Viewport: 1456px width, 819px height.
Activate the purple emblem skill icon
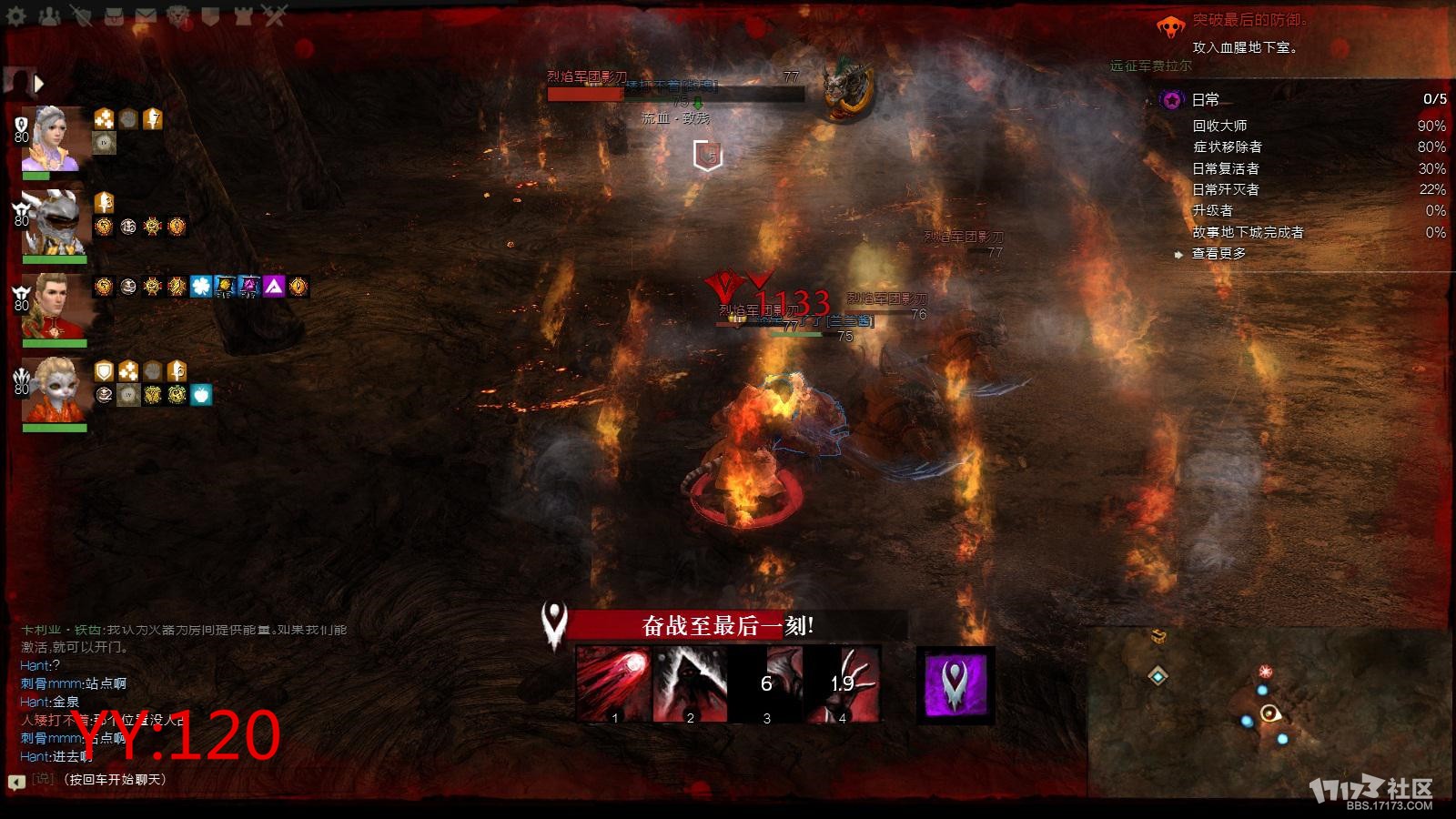click(x=955, y=684)
